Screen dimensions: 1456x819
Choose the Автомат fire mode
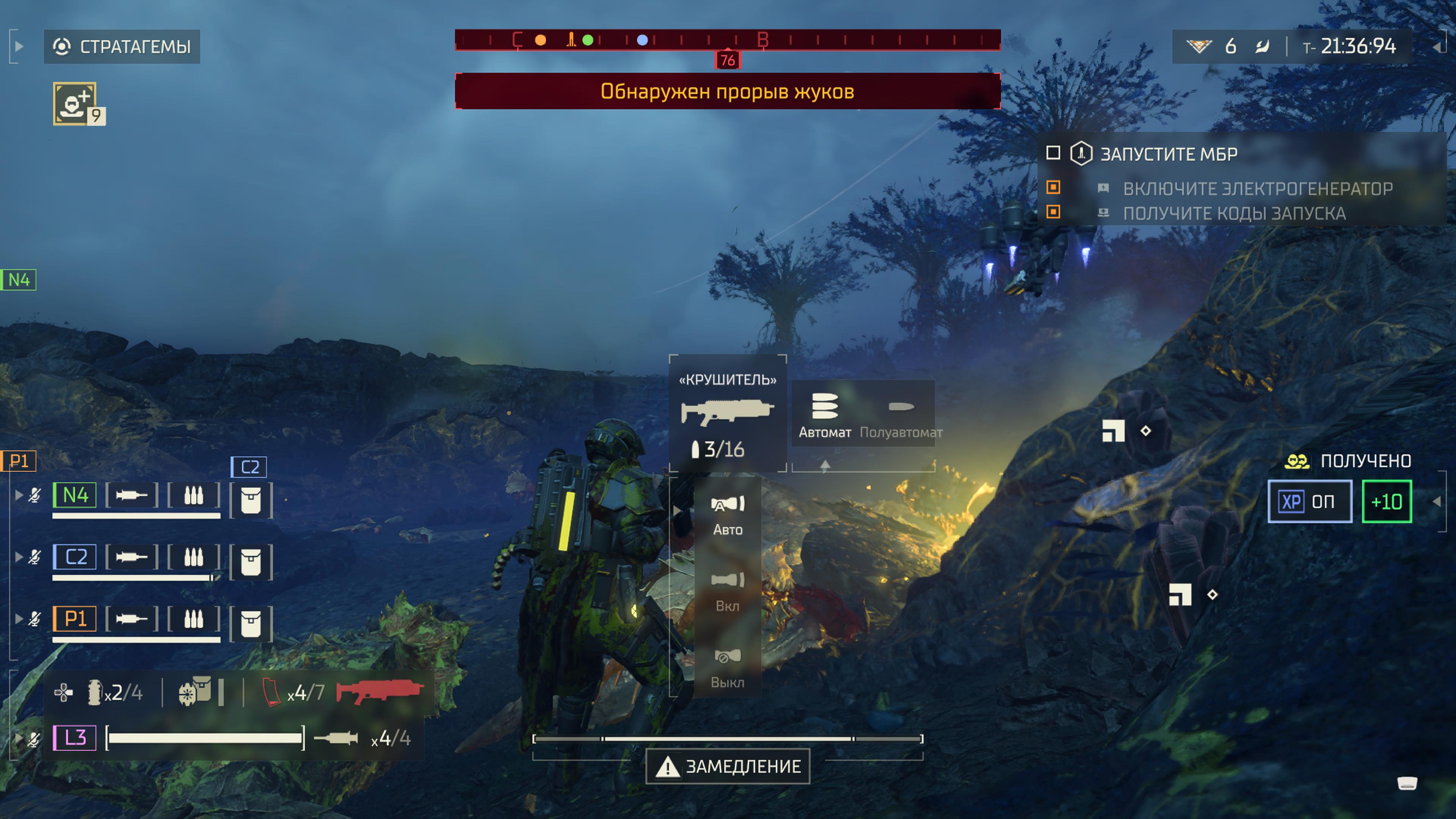pos(824,415)
